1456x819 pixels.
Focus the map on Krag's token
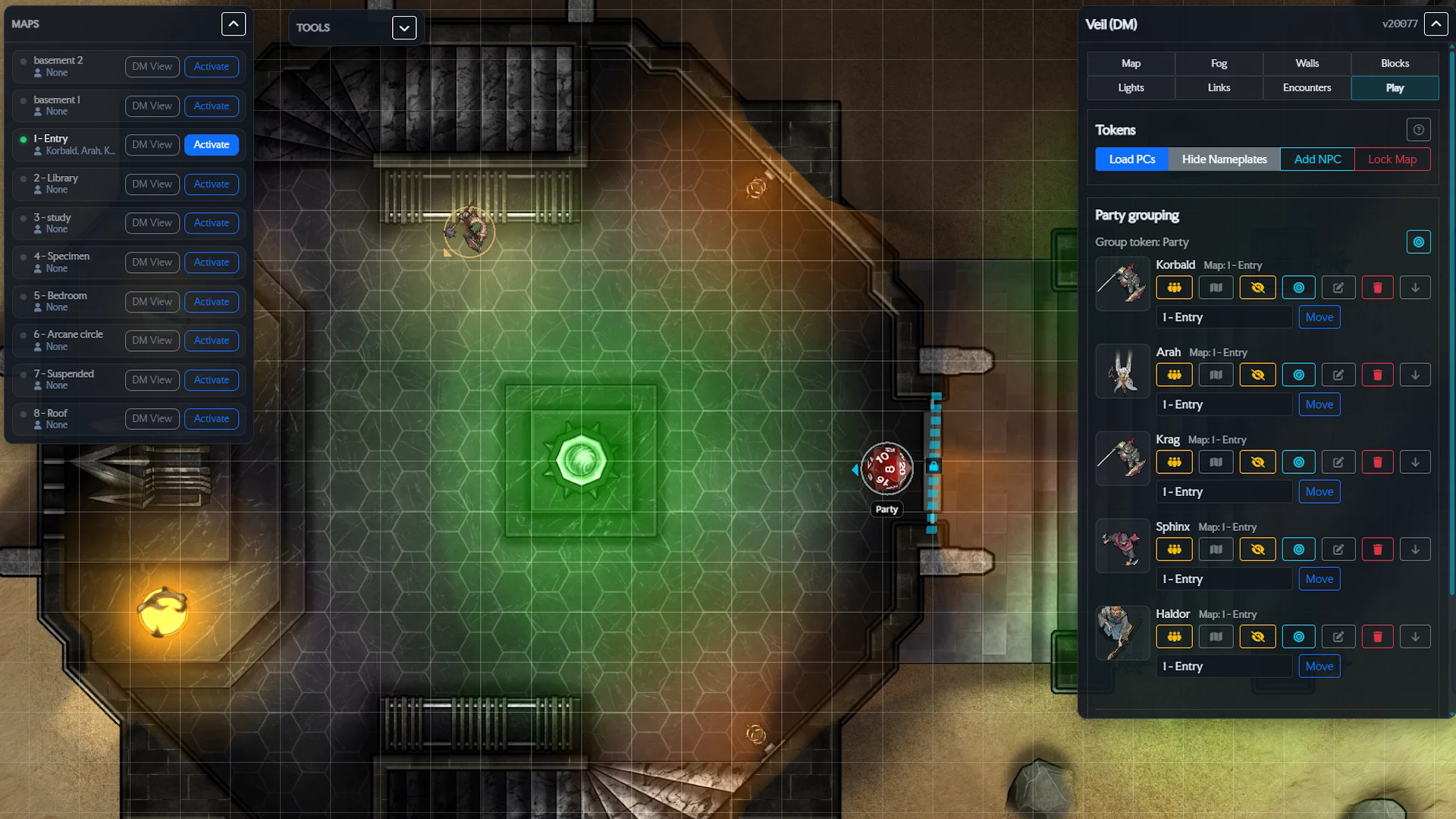[1298, 462]
